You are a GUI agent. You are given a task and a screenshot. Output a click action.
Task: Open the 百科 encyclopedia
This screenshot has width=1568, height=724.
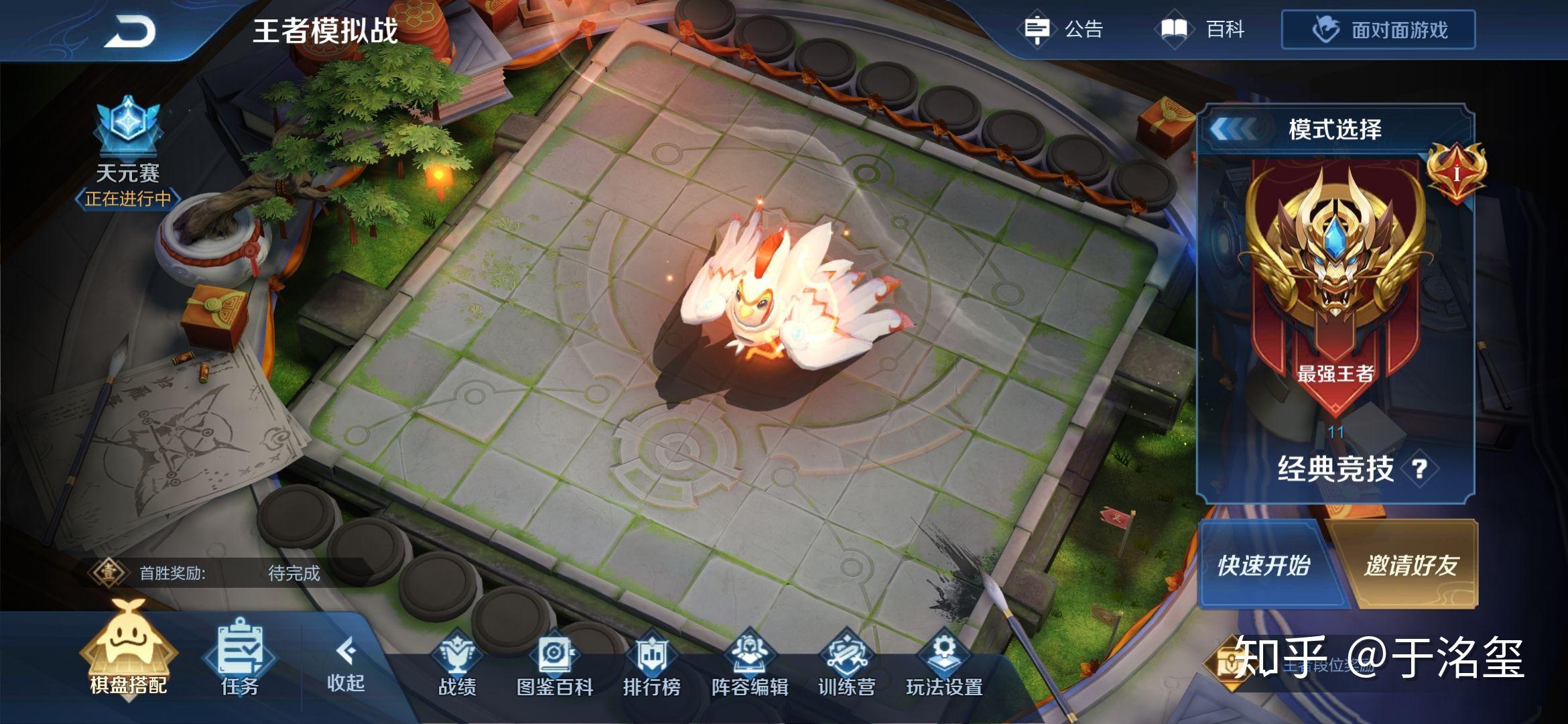pos(1202,29)
